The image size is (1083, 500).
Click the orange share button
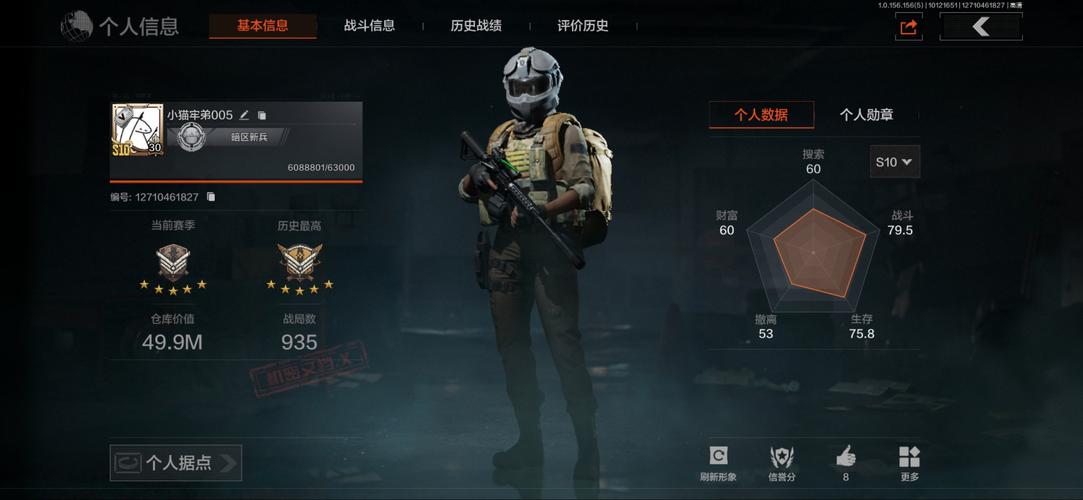[x=908, y=27]
